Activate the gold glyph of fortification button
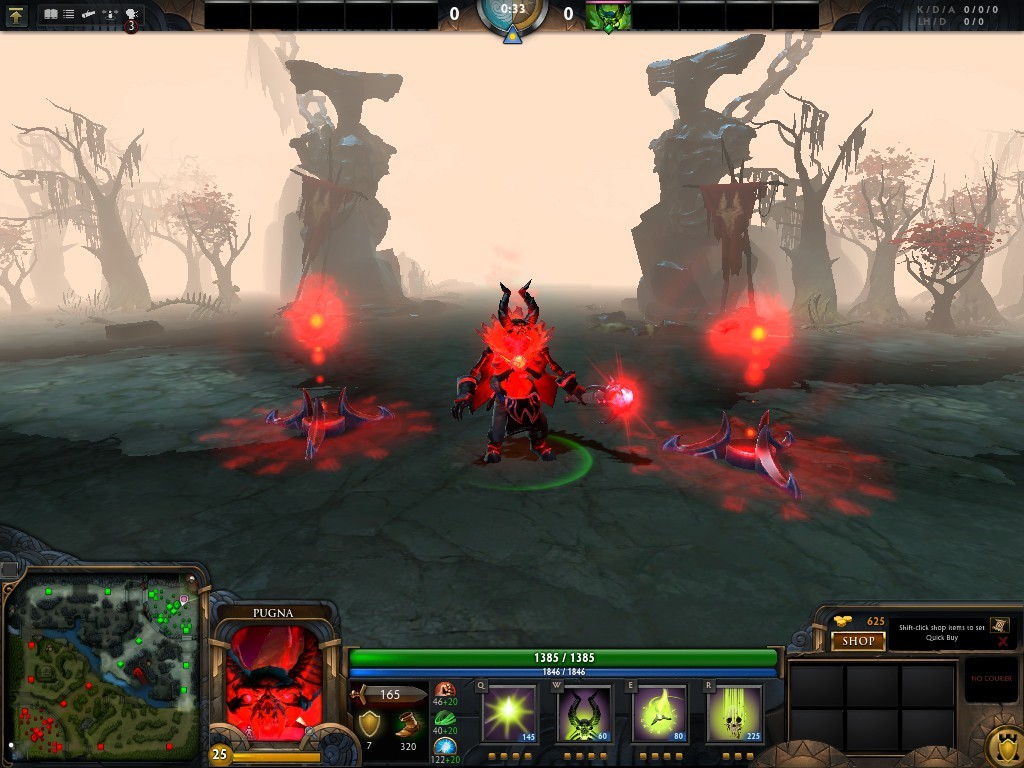The width and height of the screenshot is (1024, 768). (x=1002, y=747)
